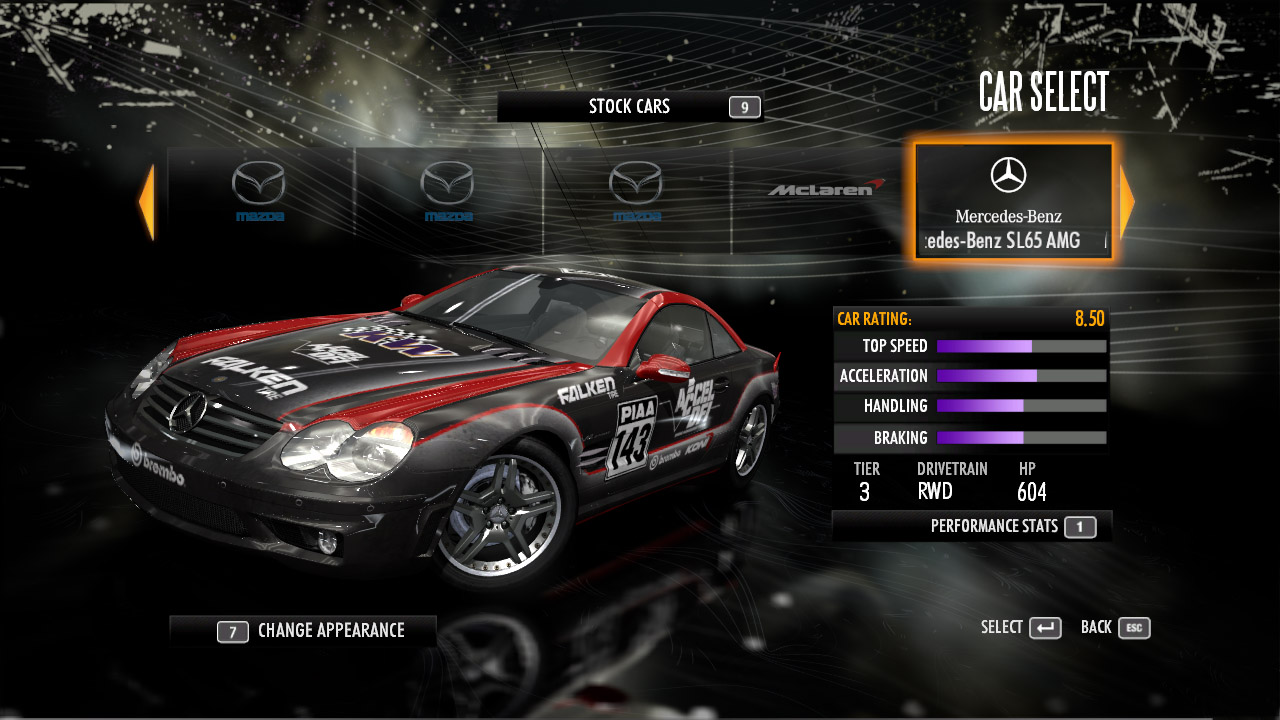Show the previous car with the left arrow
This screenshot has width=1280, height=720.
click(147, 203)
